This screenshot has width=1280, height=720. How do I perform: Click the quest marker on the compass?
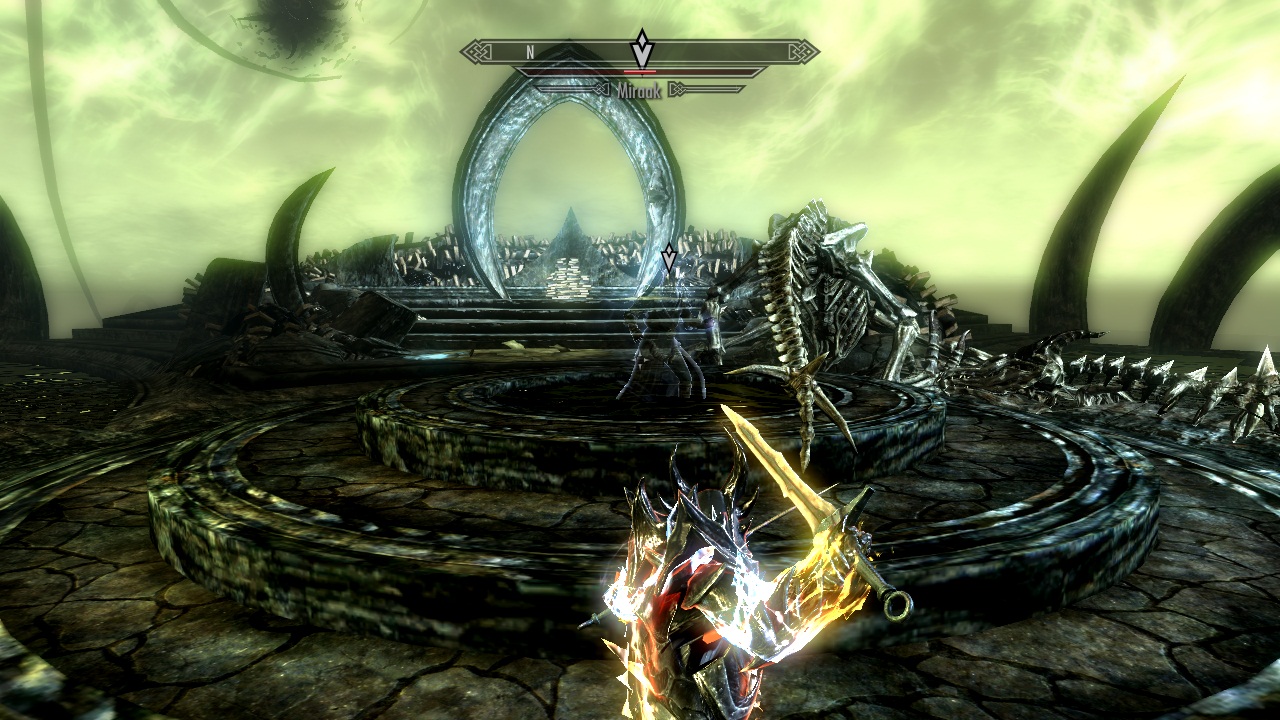coord(641,49)
